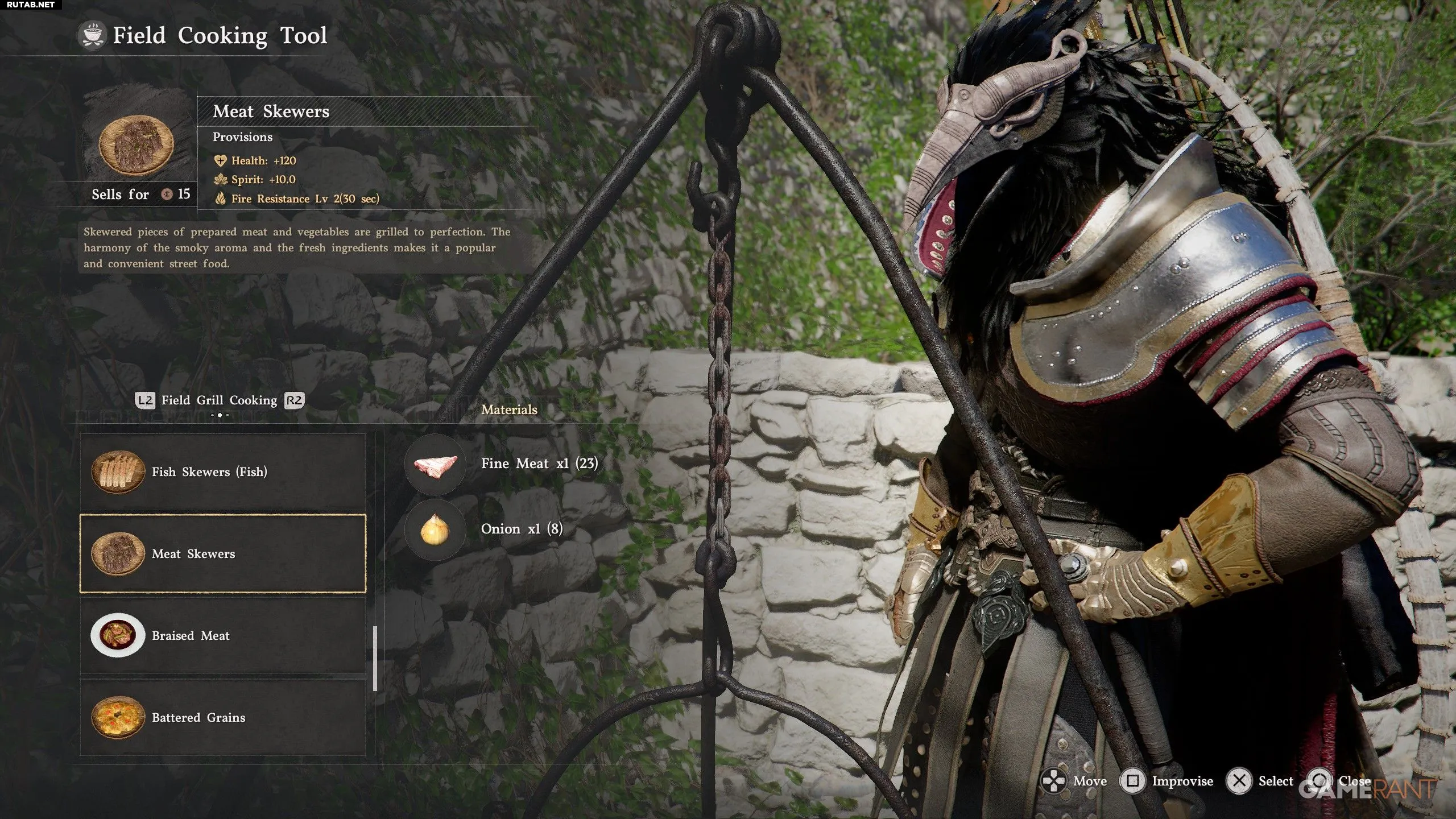Open the Field Grill Cooking category tab

pos(220,400)
